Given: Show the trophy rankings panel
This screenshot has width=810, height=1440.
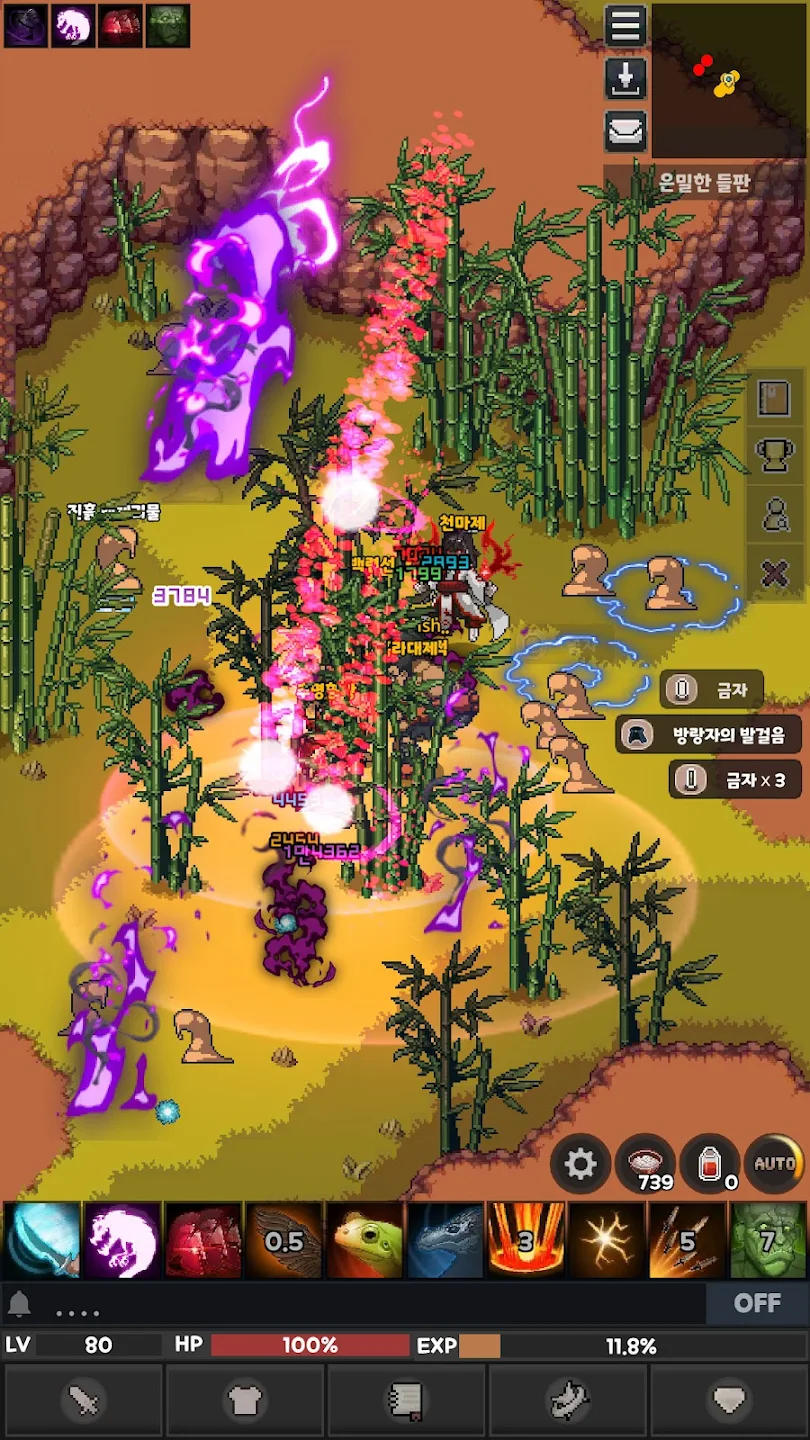Looking at the screenshot, I should click(775, 456).
